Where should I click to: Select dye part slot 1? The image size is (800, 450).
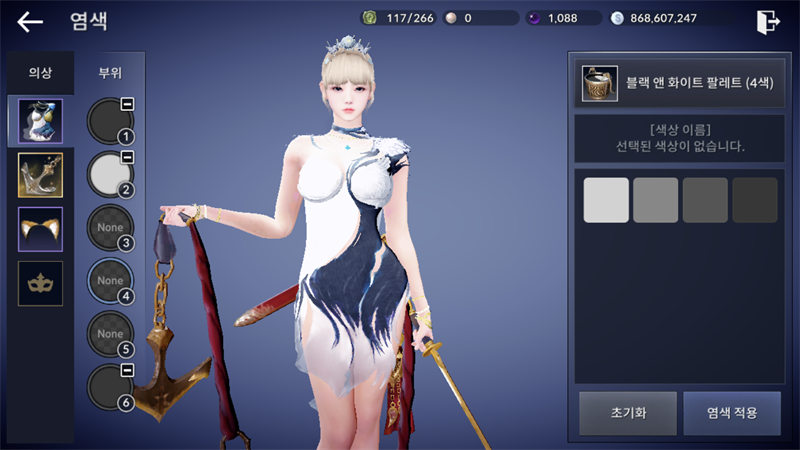tap(110, 120)
